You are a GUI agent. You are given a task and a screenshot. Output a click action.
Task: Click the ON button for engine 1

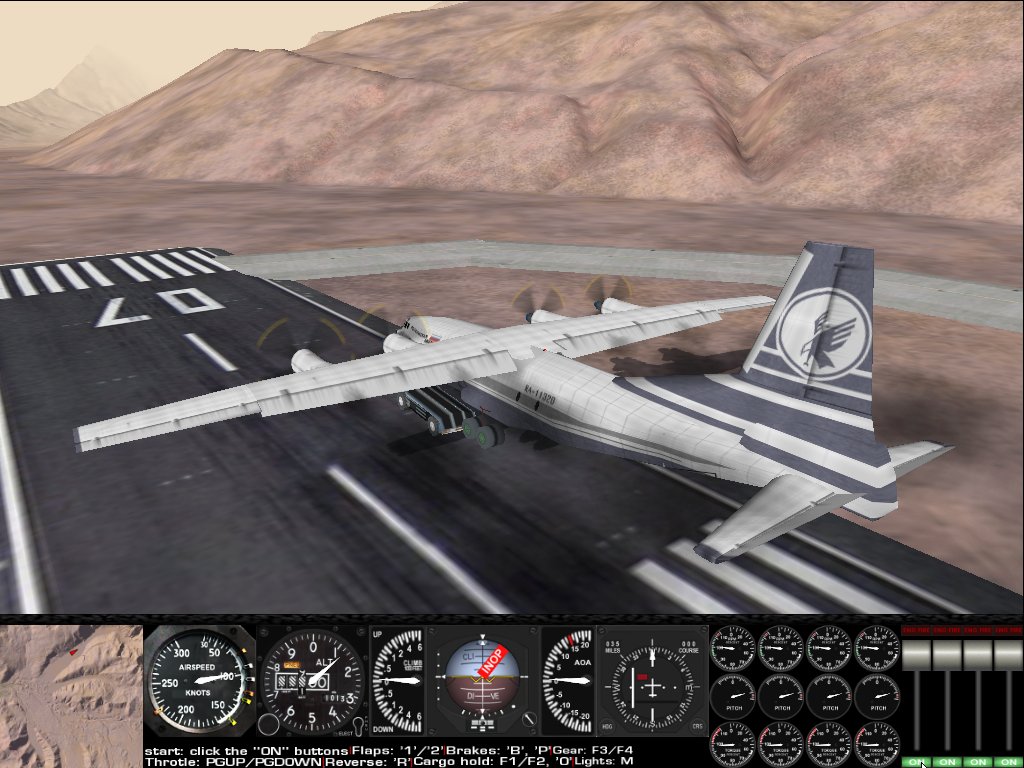916,762
